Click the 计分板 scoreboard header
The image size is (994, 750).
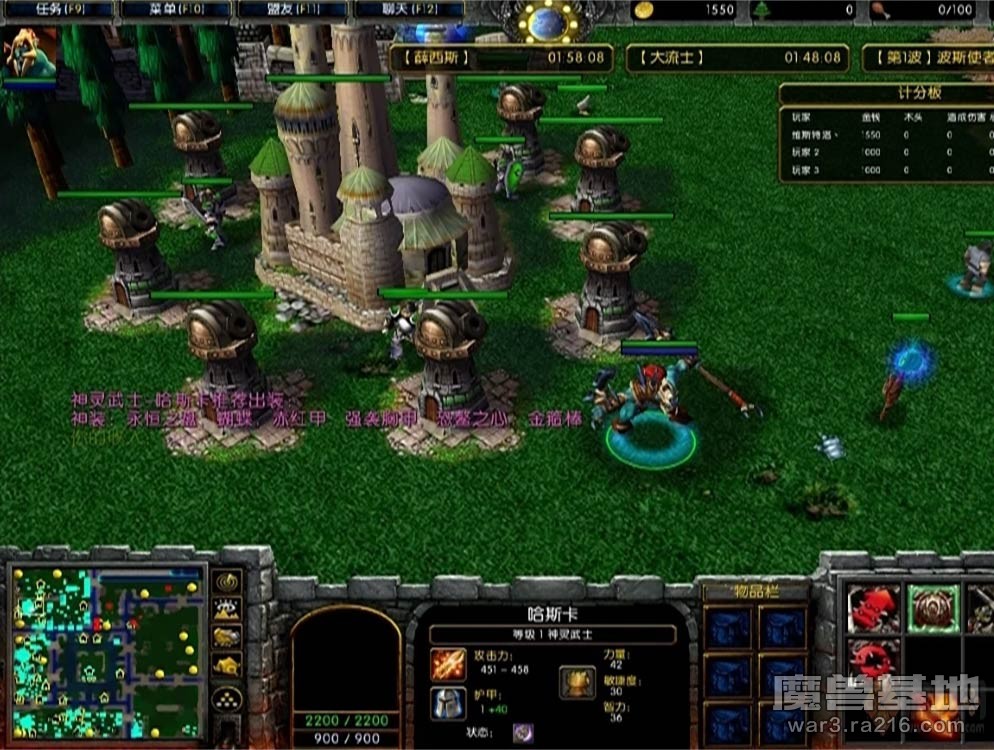884,93
